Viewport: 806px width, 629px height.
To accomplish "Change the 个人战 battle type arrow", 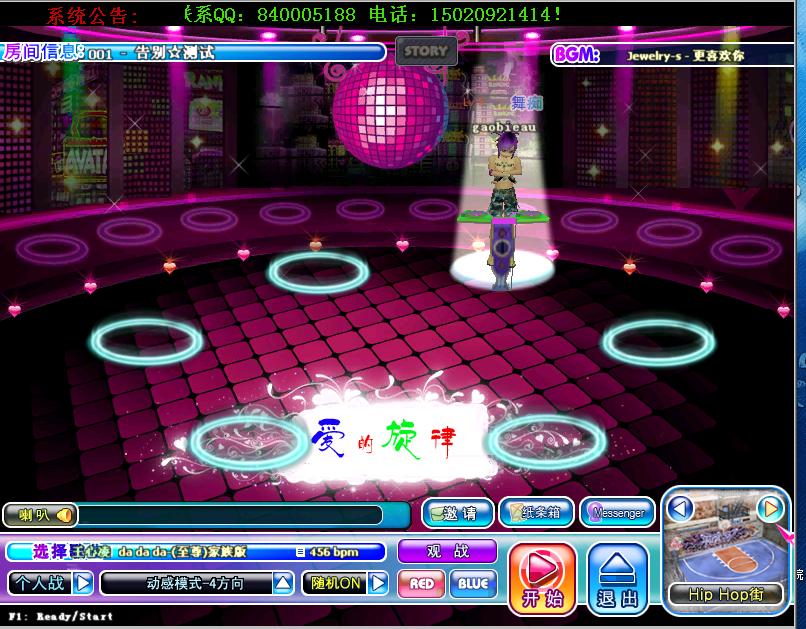I will point(83,582).
